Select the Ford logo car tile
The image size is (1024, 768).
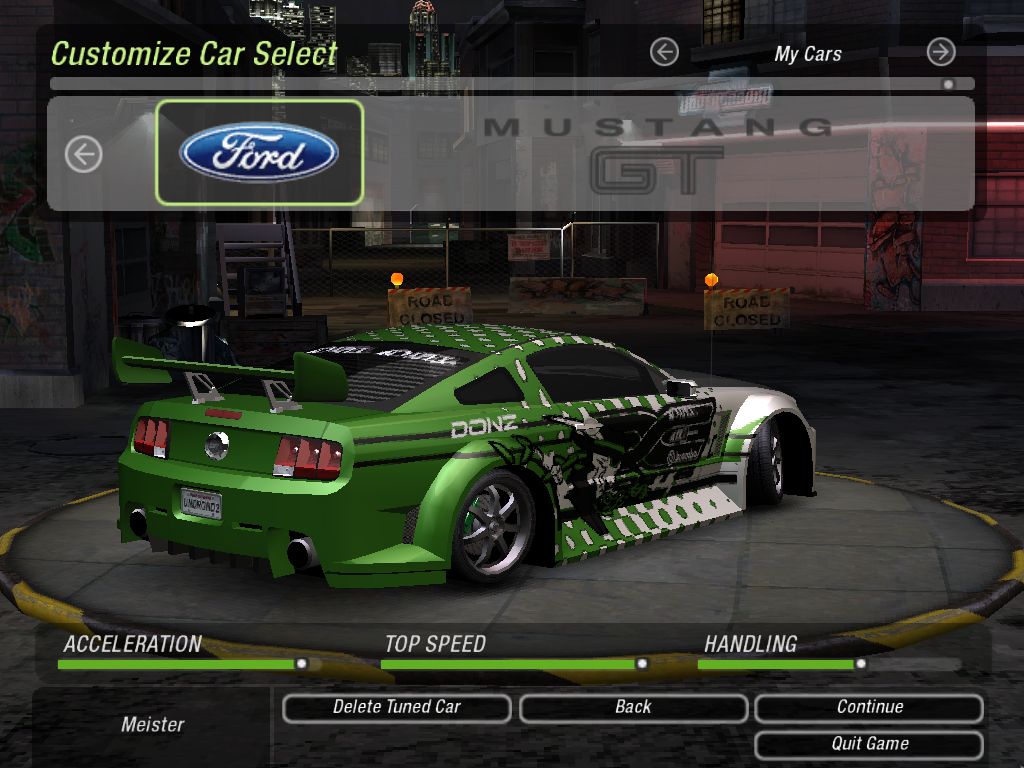click(x=259, y=153)
